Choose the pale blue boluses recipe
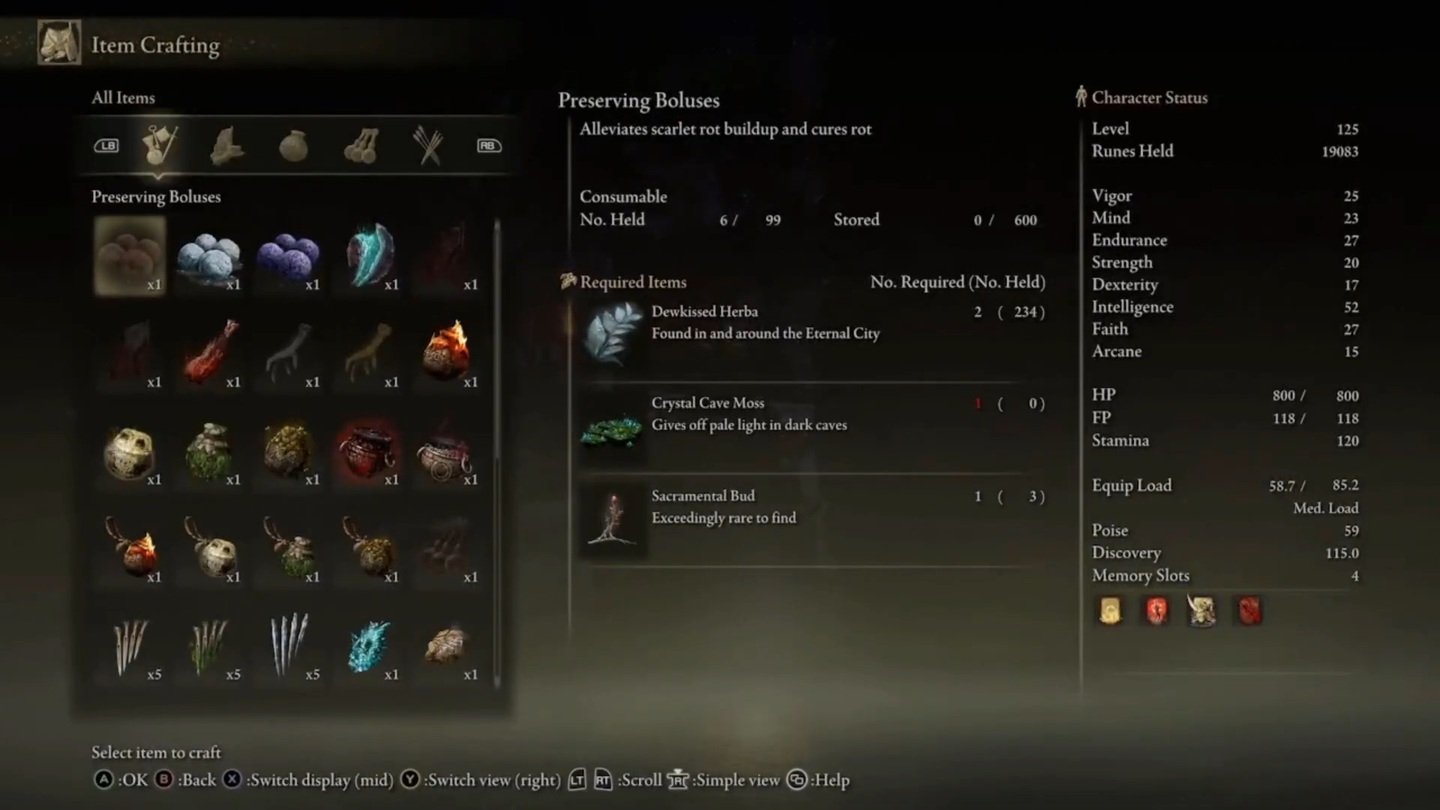 click(x=209, y=256)
